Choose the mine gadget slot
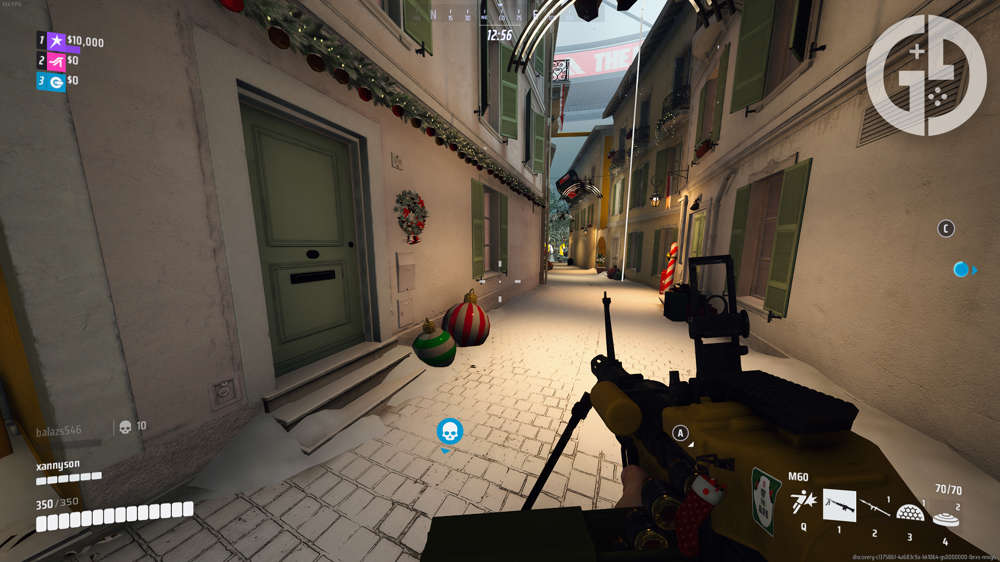 coord(944,518)
